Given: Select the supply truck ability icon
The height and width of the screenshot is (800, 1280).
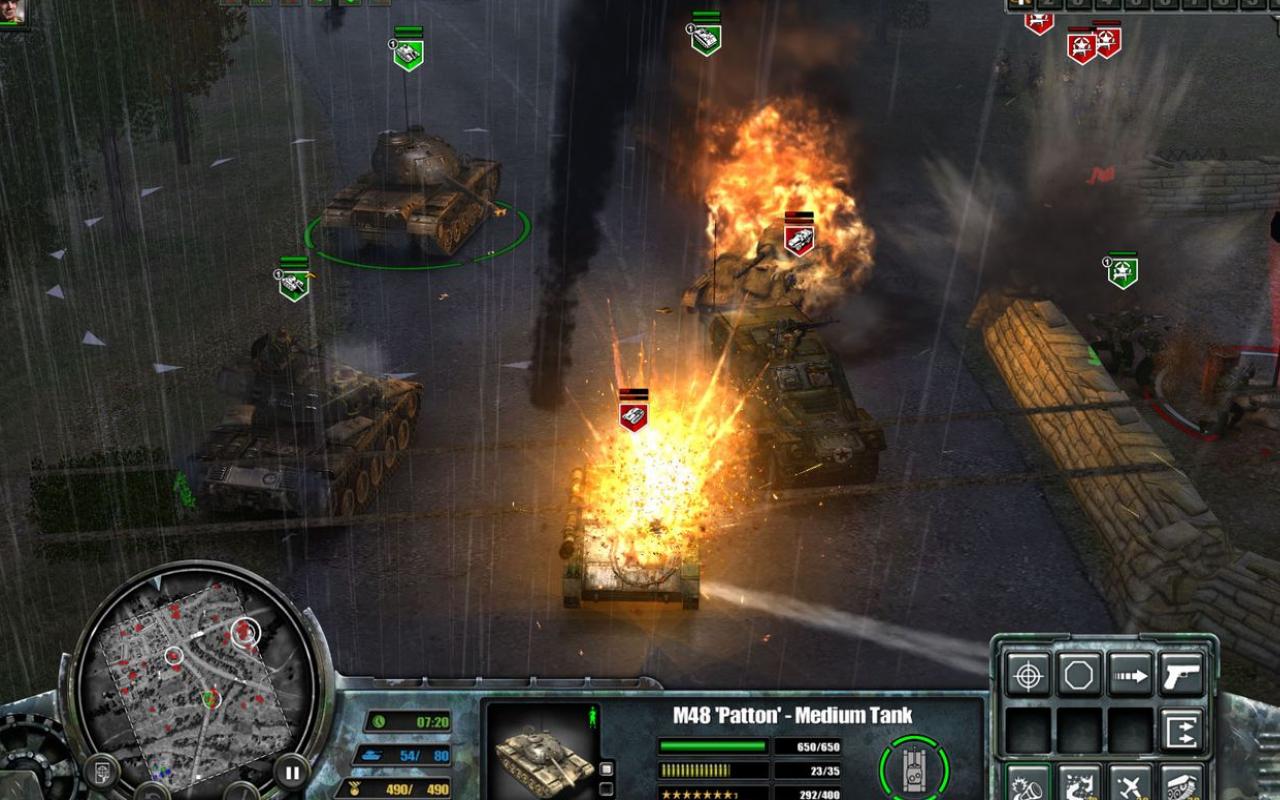Looking at the screenshot, I should pyautogui.click(x=1182, y=787).
